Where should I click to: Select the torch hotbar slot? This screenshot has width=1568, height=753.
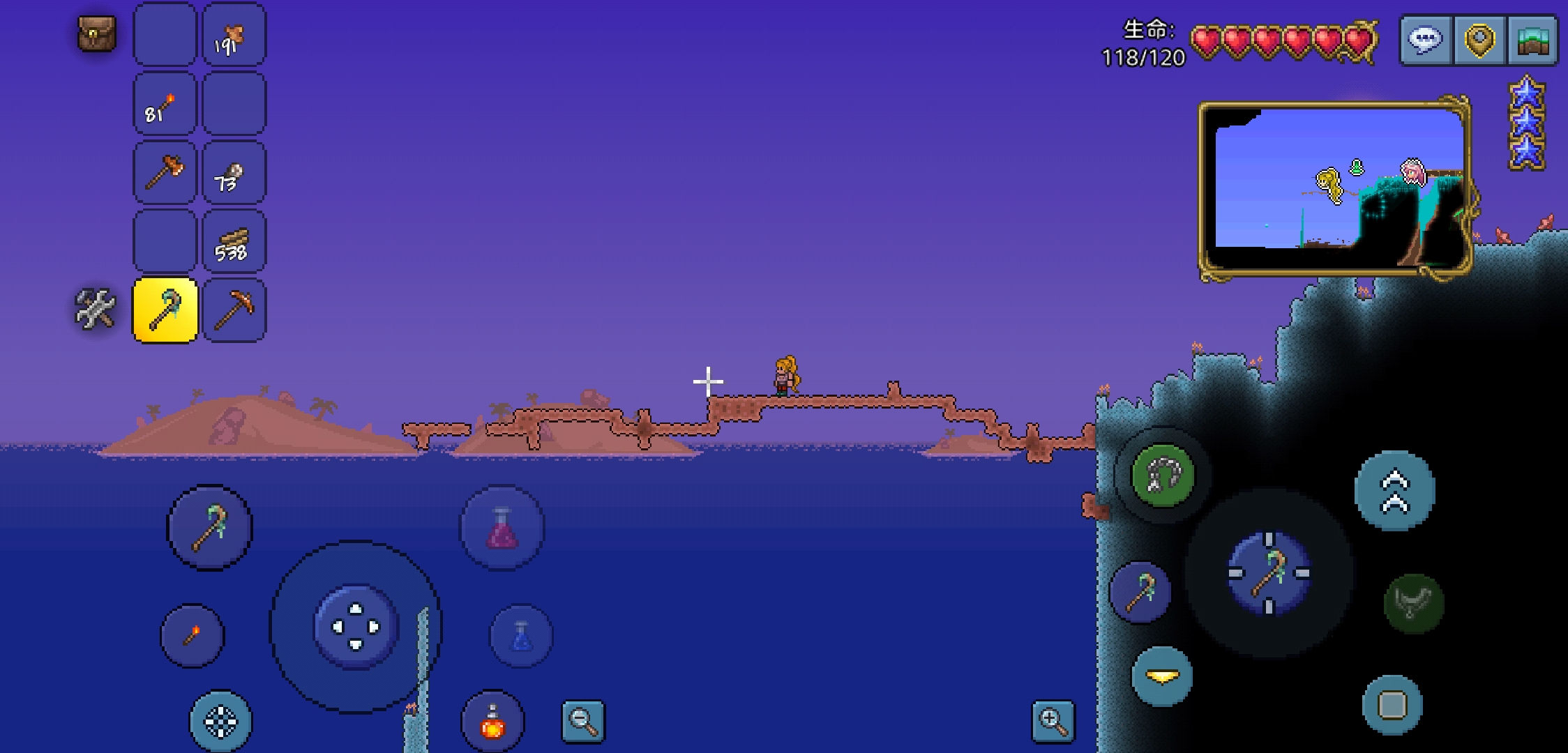(165, 105)
